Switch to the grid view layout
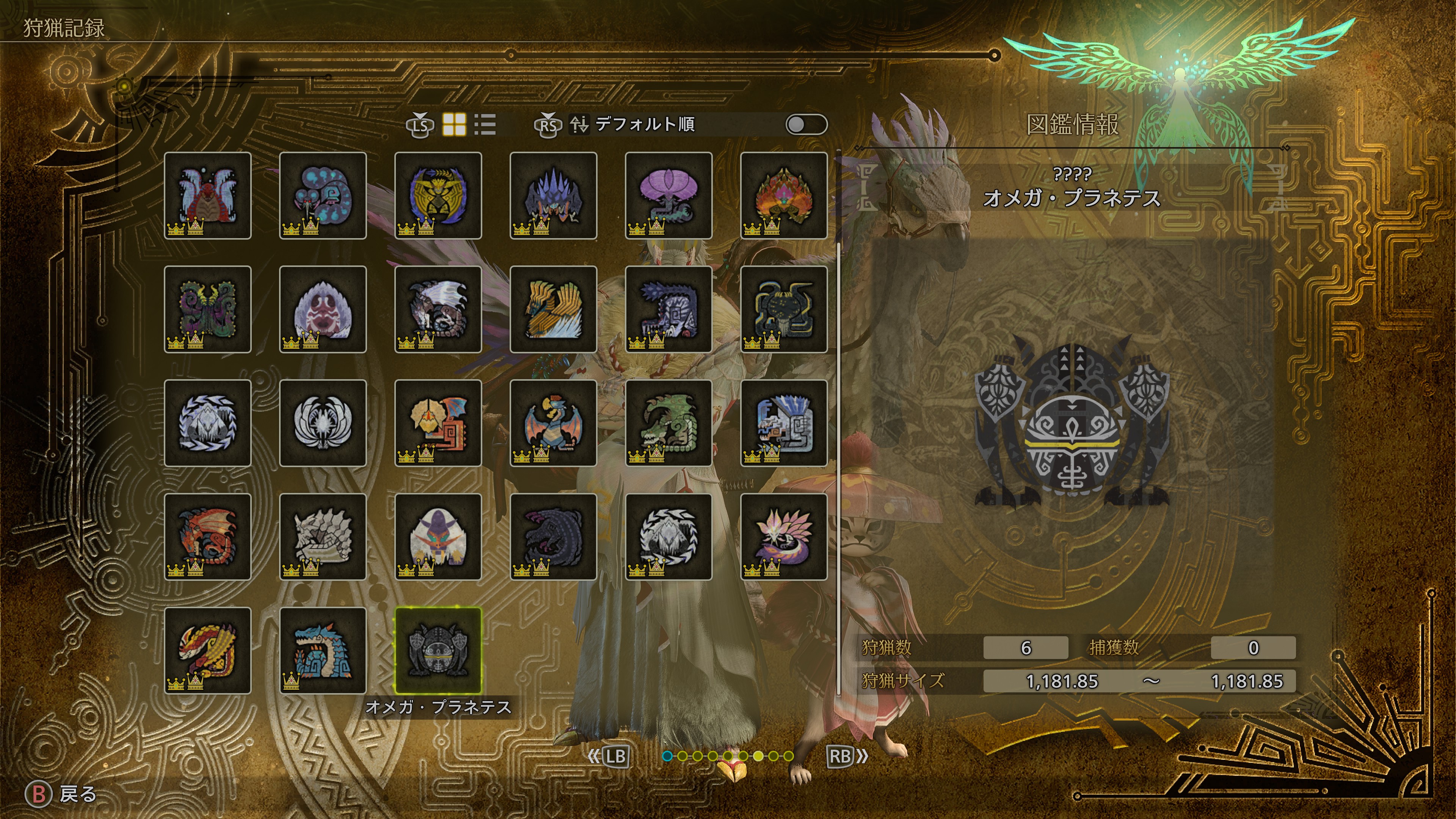The height and width of the screenshot is (819, 1456). point(454,124)
